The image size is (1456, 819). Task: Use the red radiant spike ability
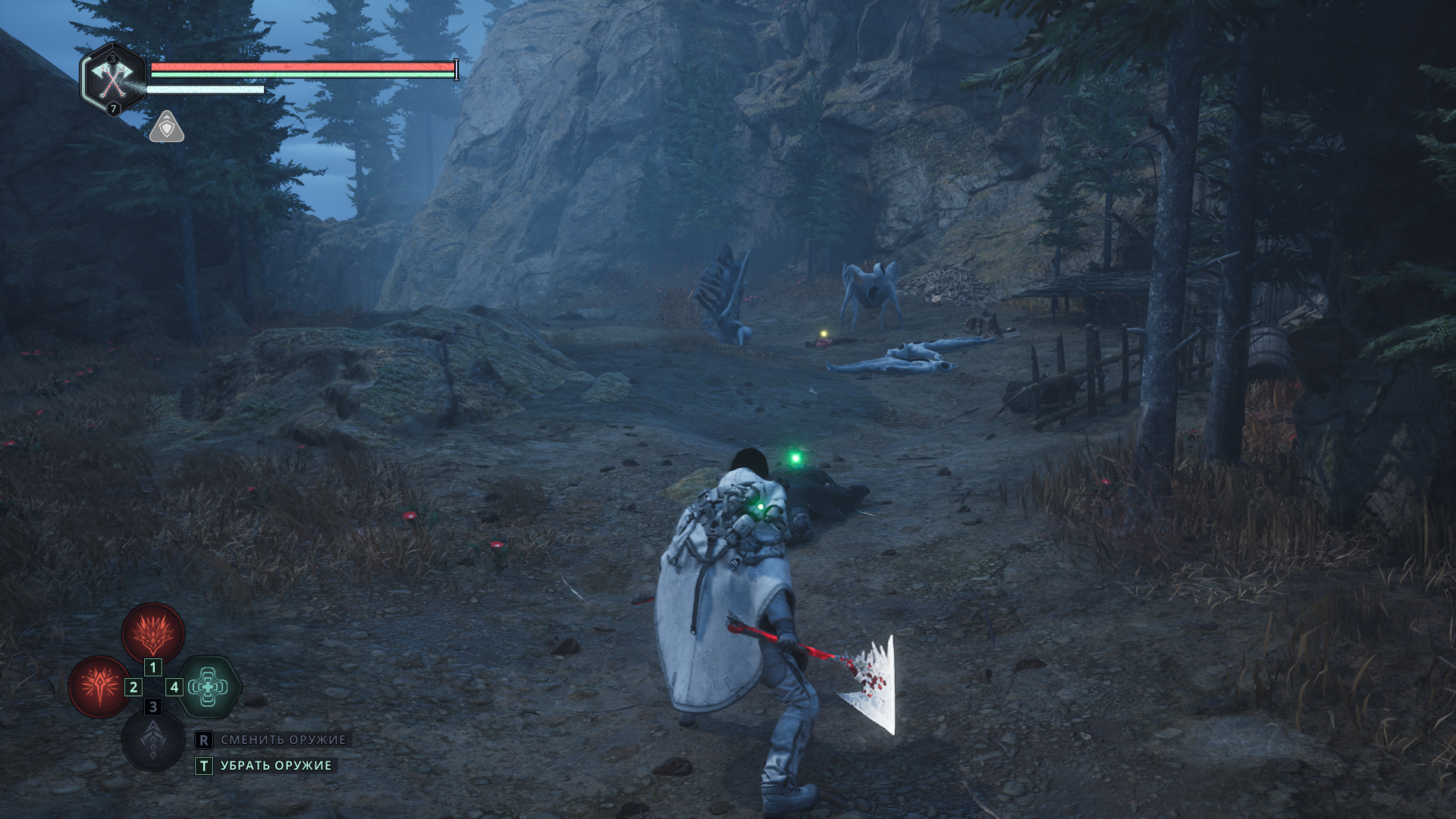(x=99, y=687)
